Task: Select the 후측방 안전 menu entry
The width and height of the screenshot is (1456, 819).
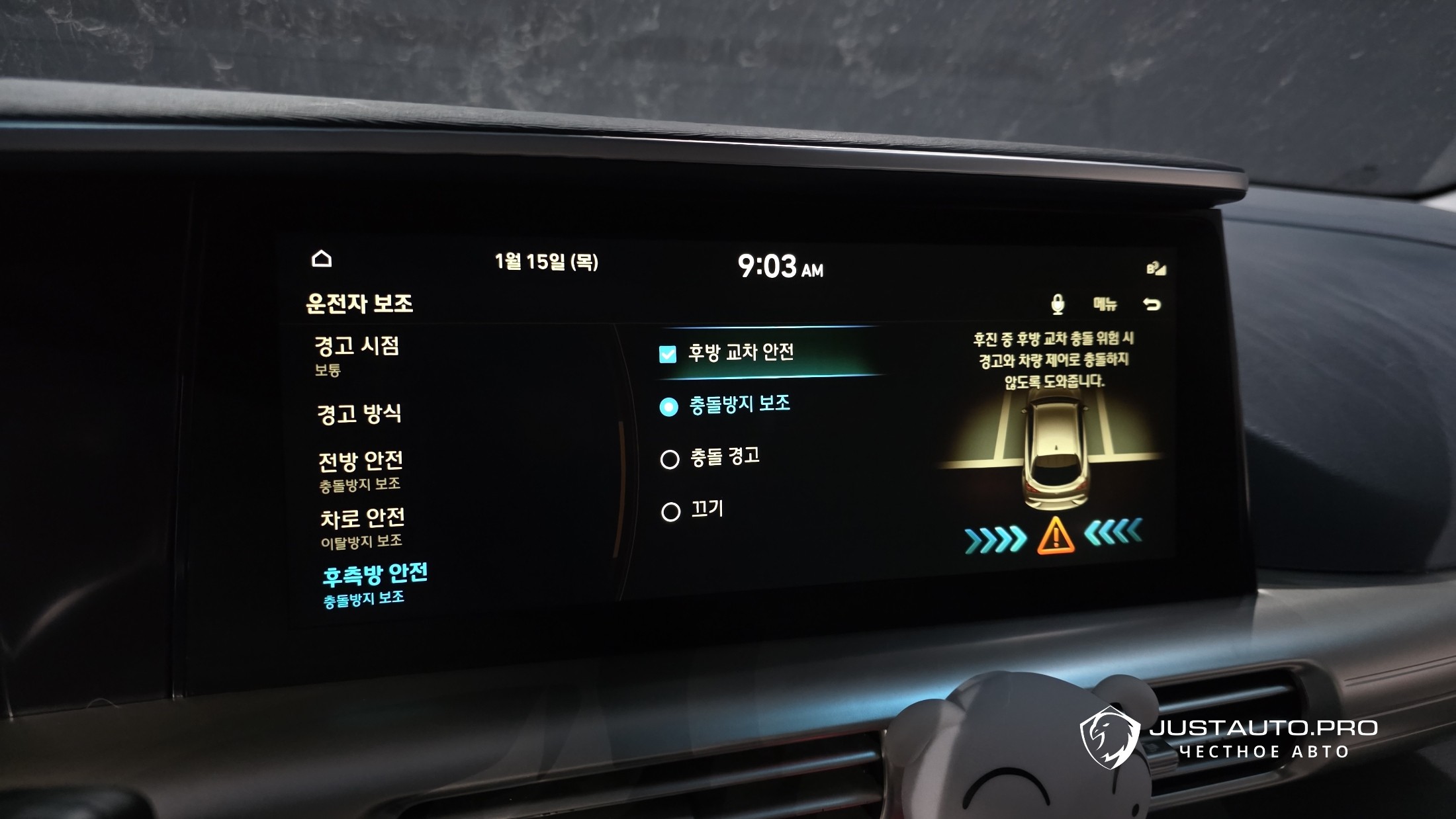Action: [x=375, y=583]
